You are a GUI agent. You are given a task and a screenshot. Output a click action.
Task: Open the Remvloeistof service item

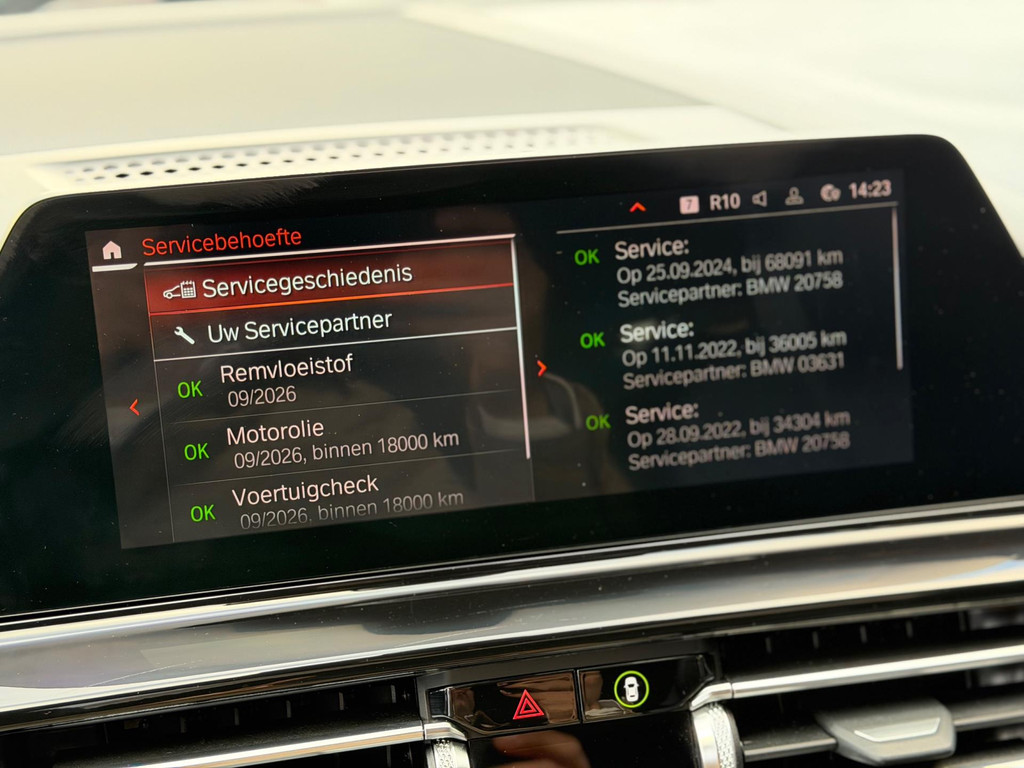click(x=340, y=379)
